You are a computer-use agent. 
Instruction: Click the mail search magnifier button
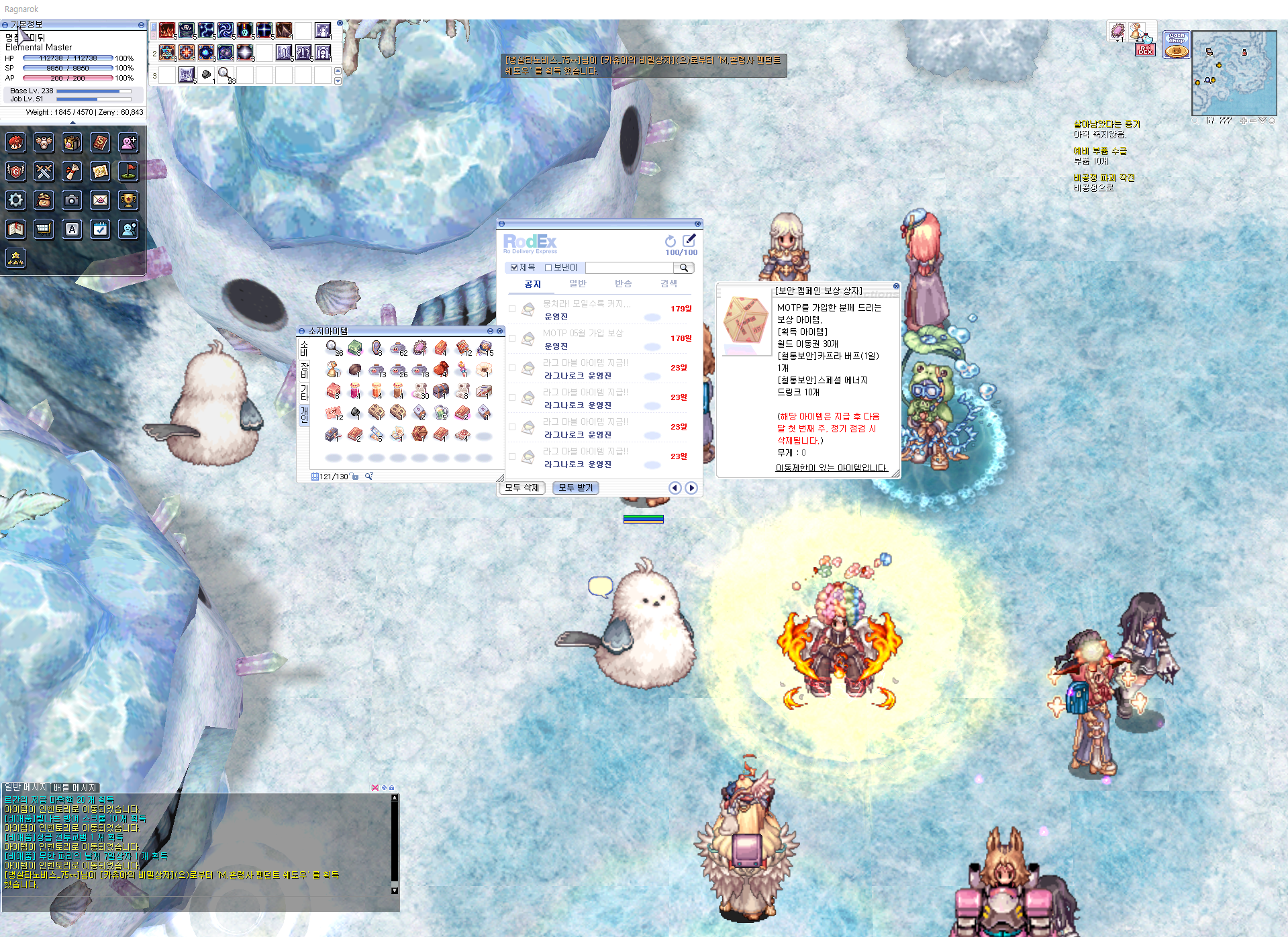[x=684, y=268]
